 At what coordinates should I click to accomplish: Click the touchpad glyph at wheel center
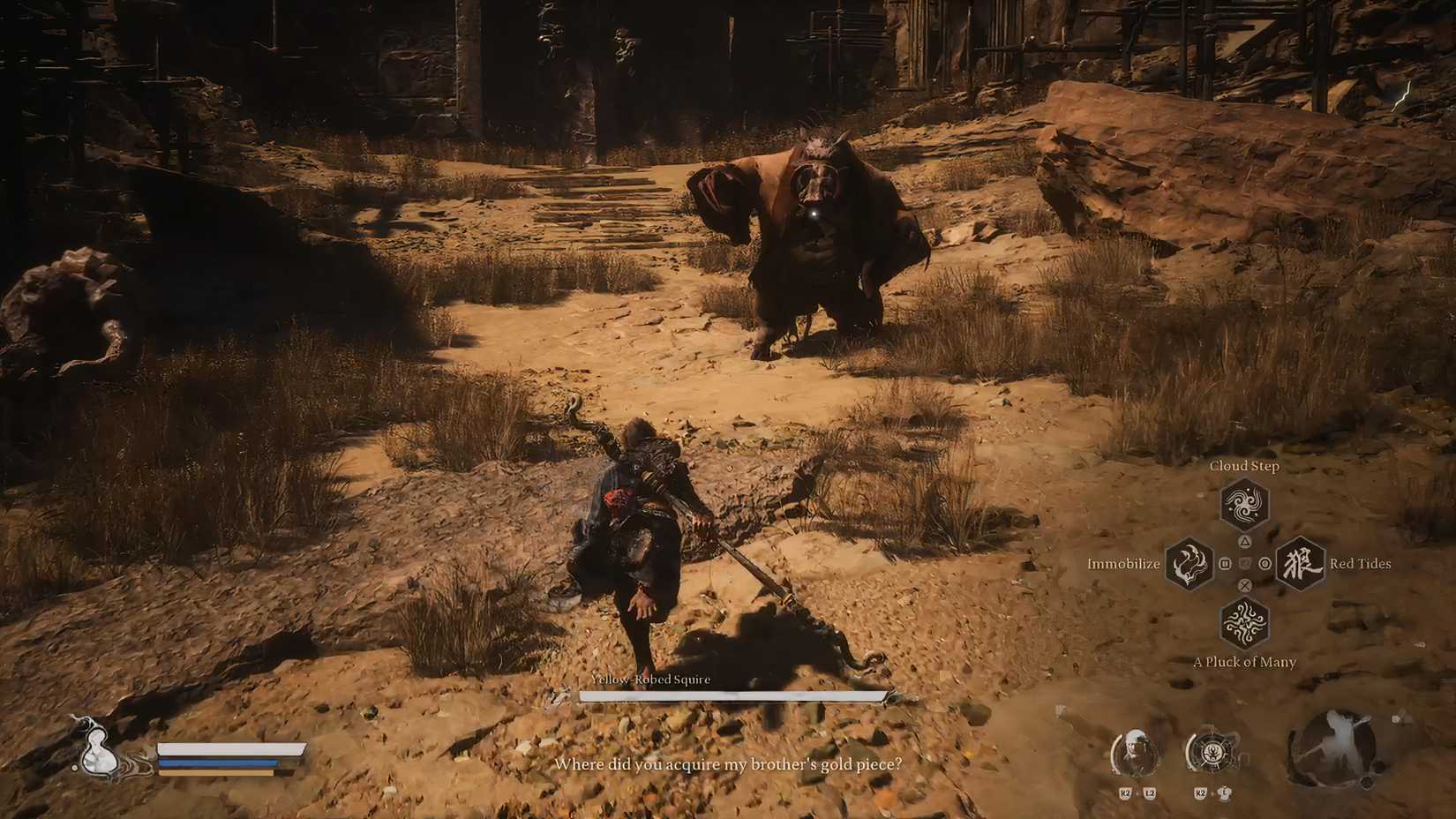coord(1245,563)
